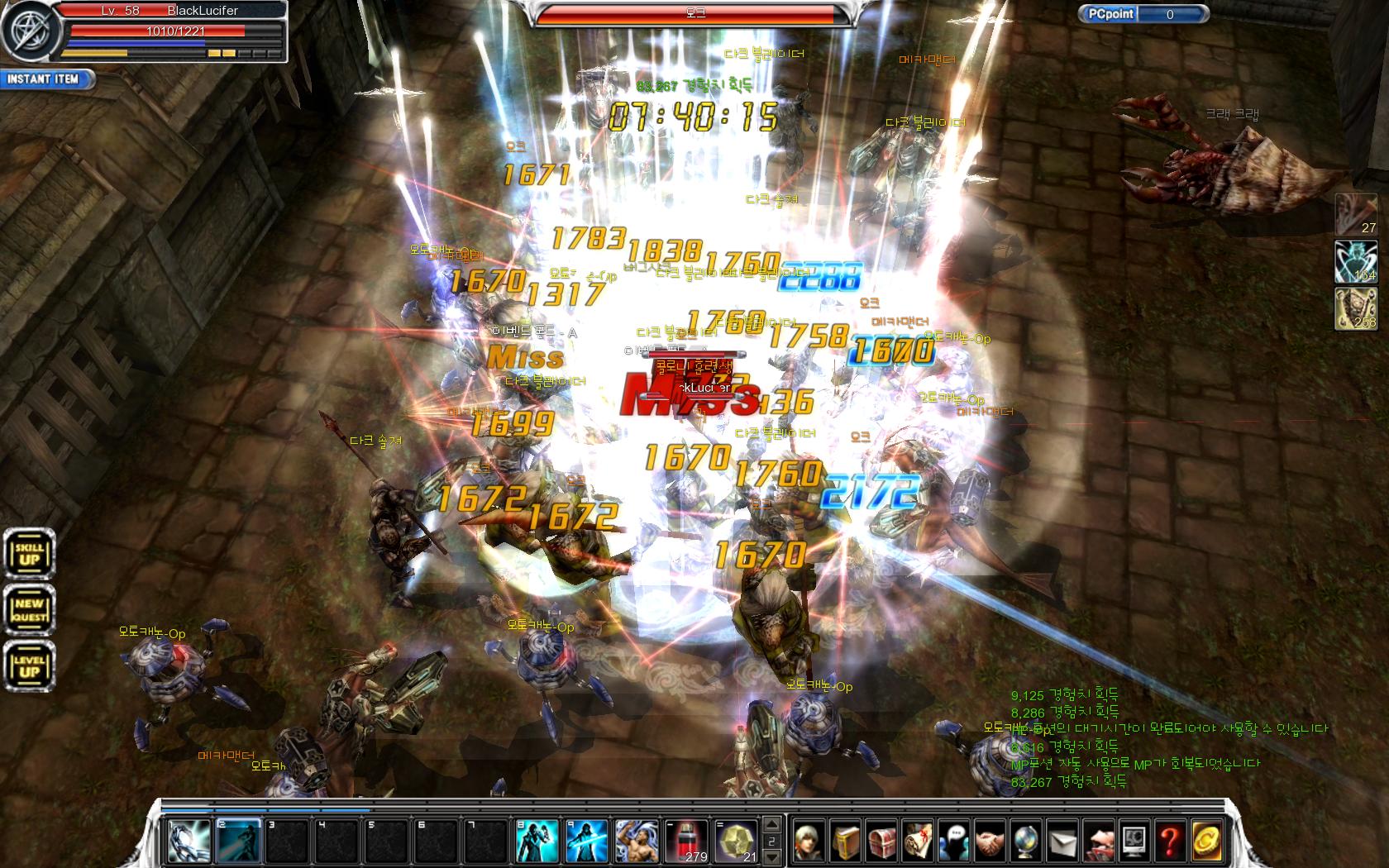Use the red potion hotbar slot
Screen dimensions: 1389x868
pyautogui.click(x=686, y=841)
